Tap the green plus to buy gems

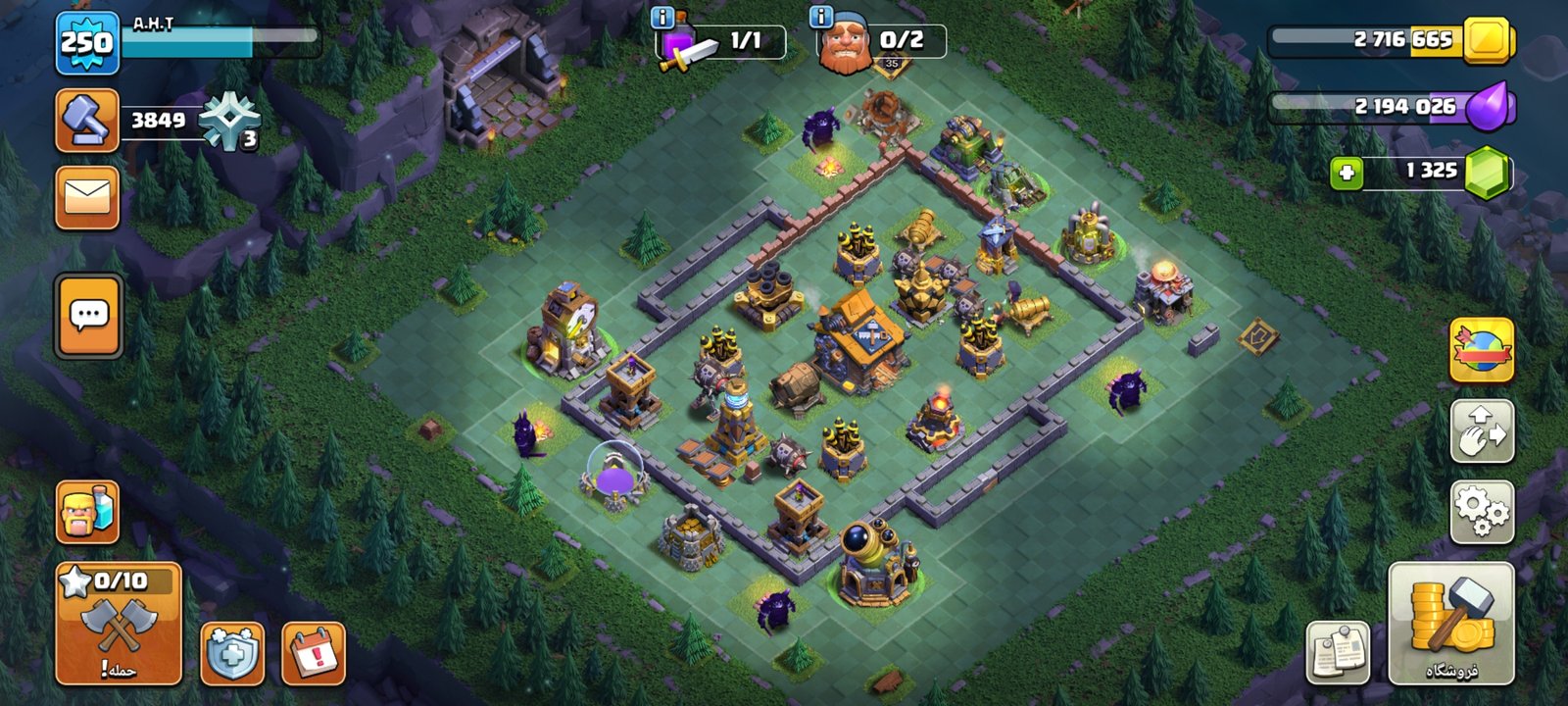tap(1347, 174)
